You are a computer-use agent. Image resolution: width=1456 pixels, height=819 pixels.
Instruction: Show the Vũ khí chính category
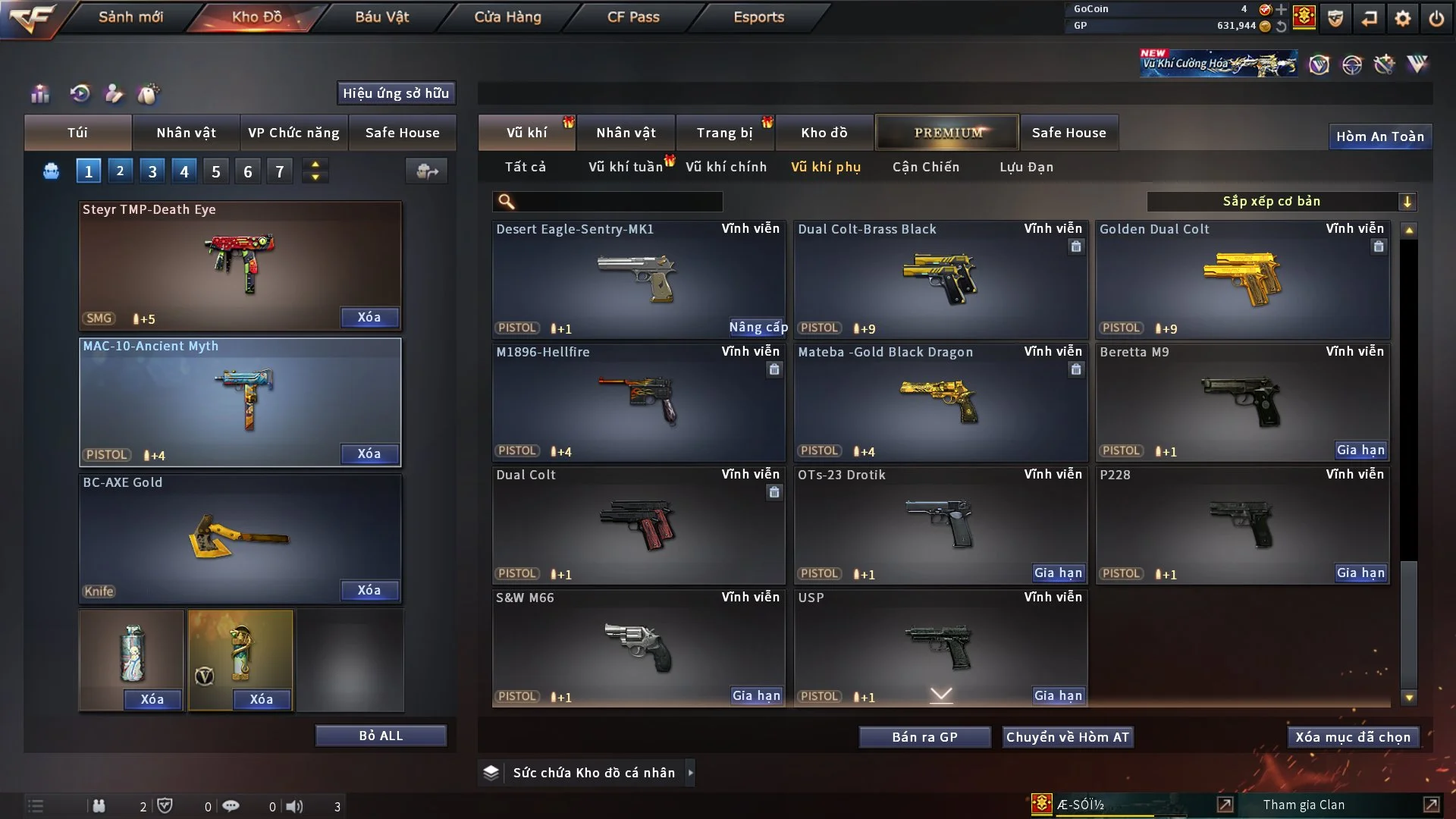726,167
